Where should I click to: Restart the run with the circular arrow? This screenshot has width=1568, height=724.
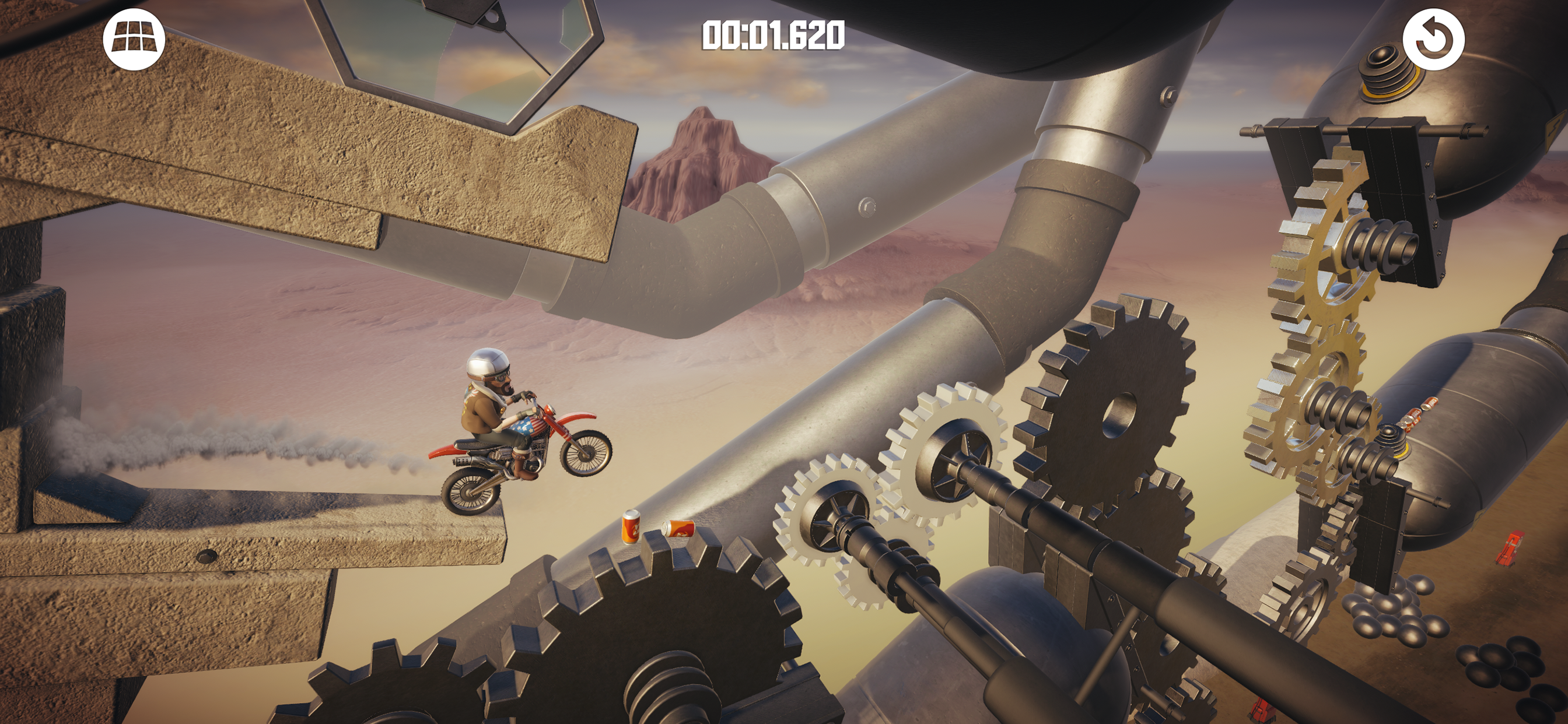[x=1433, y=40]
